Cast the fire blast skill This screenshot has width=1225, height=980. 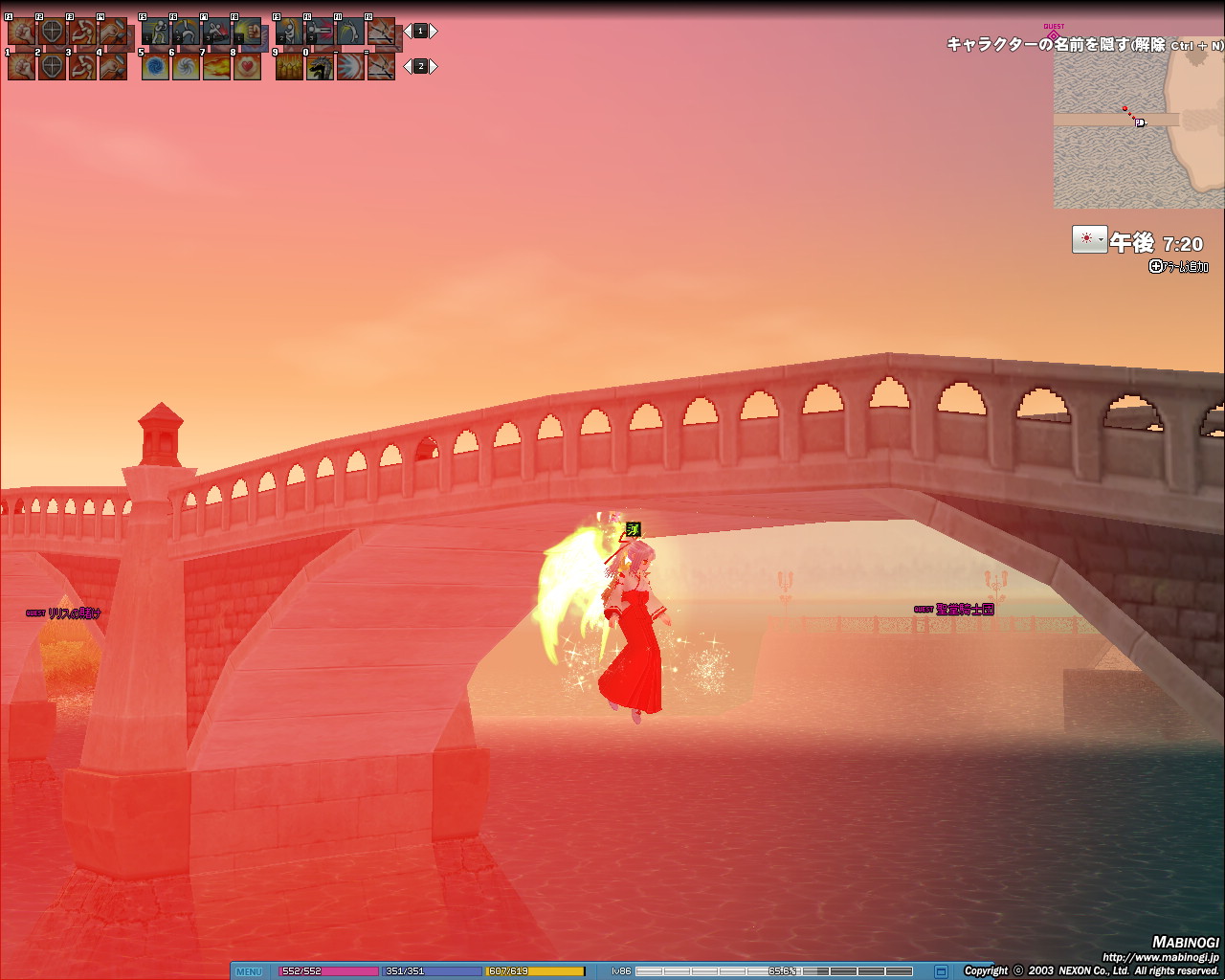pos(216,66)
